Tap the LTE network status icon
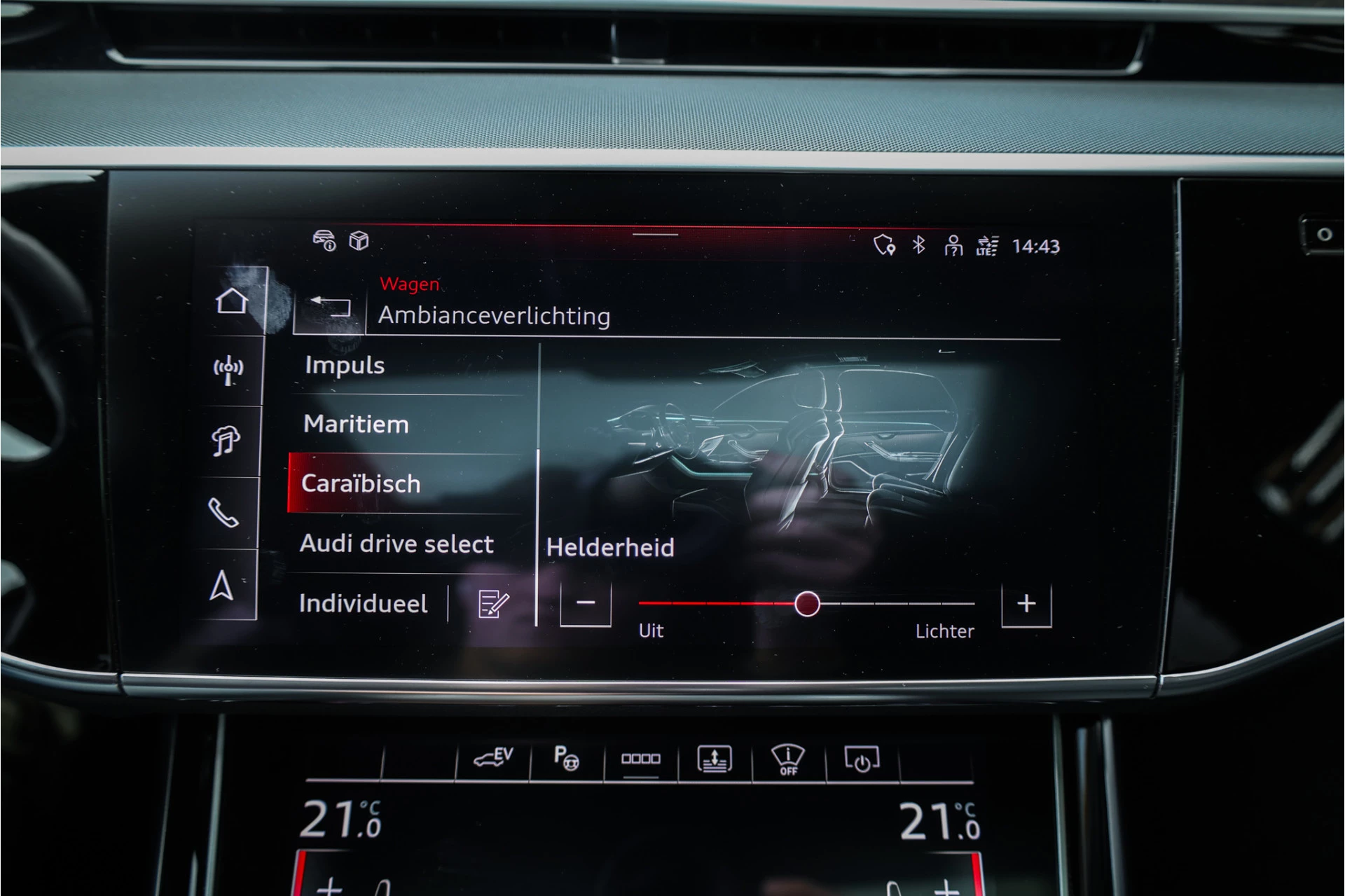 point(986,247)
